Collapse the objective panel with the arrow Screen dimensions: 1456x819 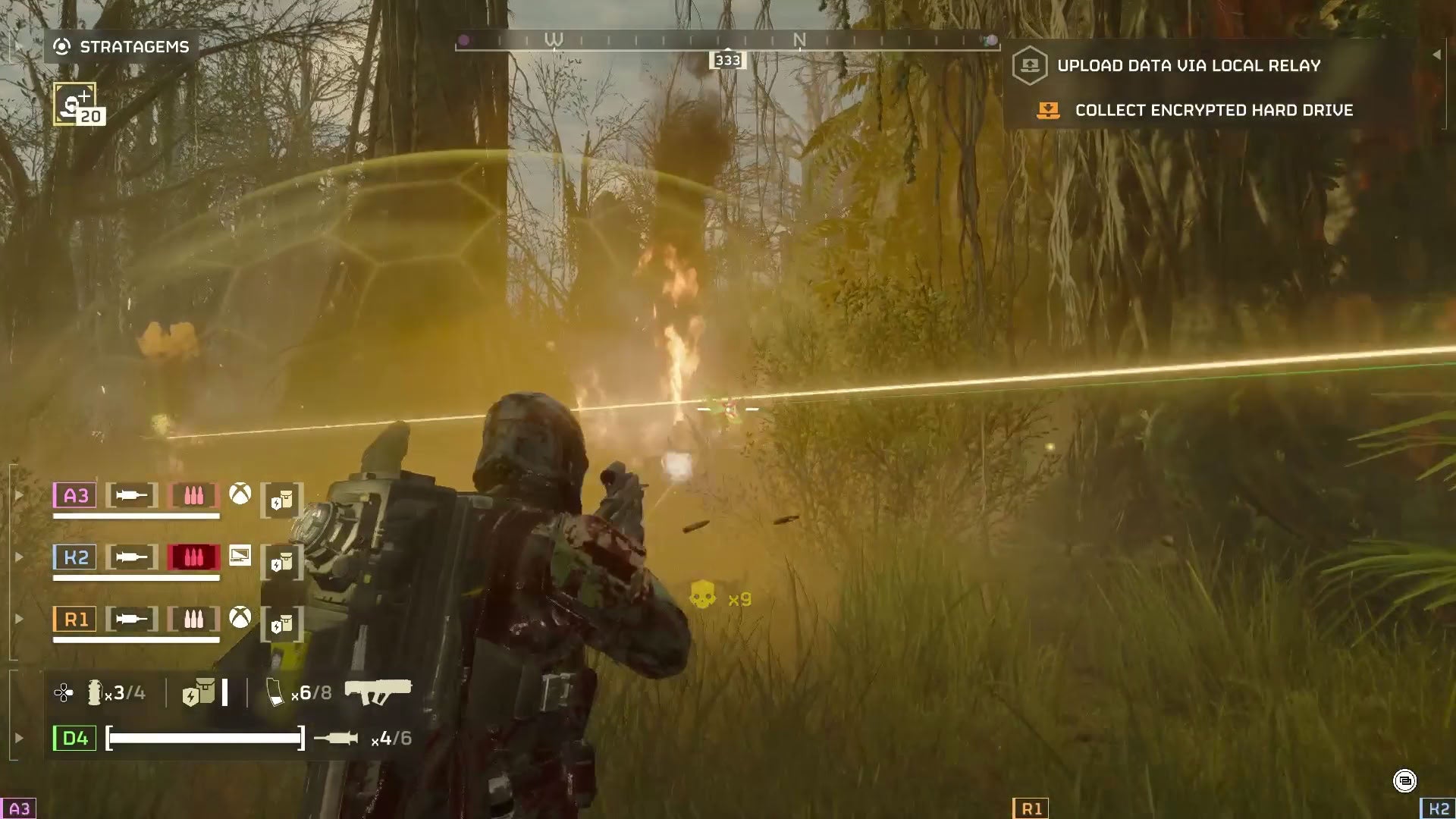pyautogui.click(x=1436, y=55)
